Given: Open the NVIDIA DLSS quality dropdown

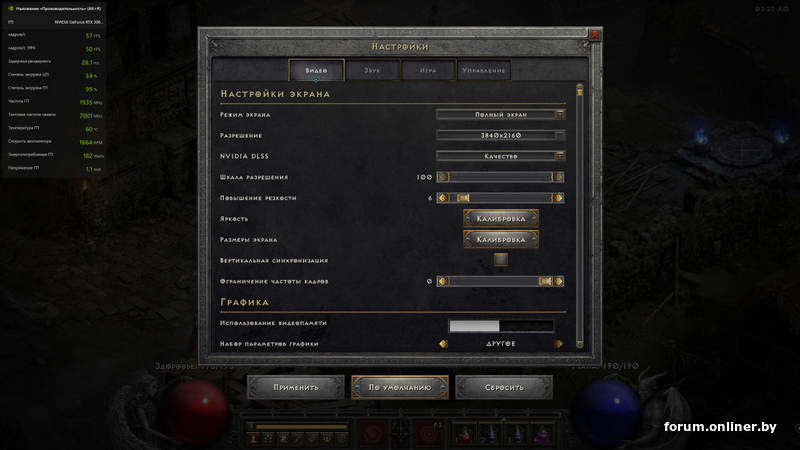Looking at the screenshot, I should point(501,156).
